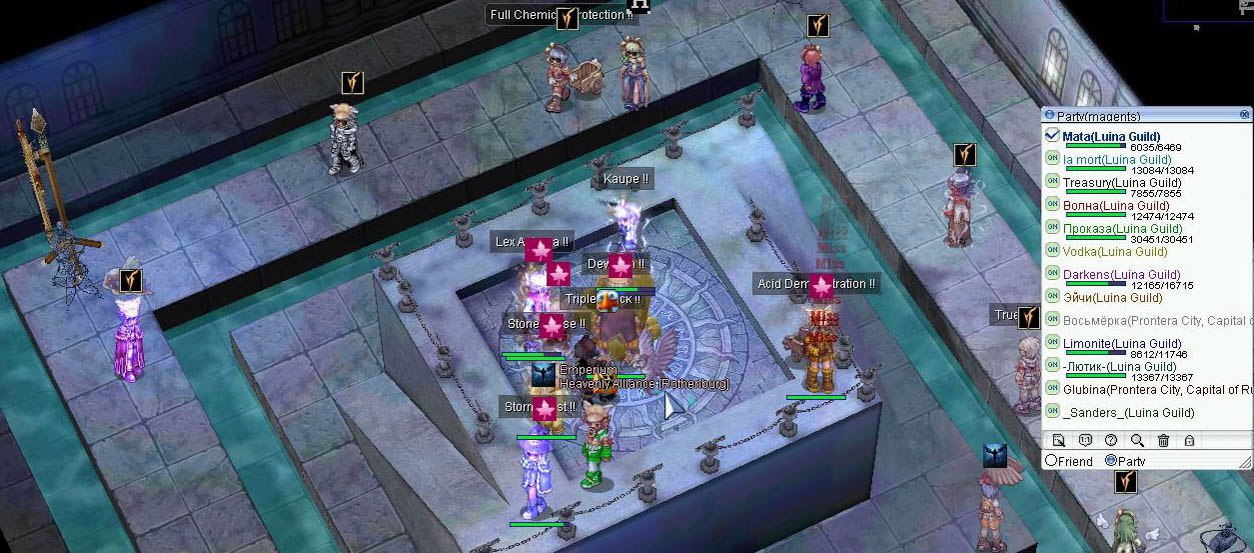The width and height of the screenshot is (1254, 553).
Task: Open the 1:1 whisper chat button
Action: point(1085,440)
